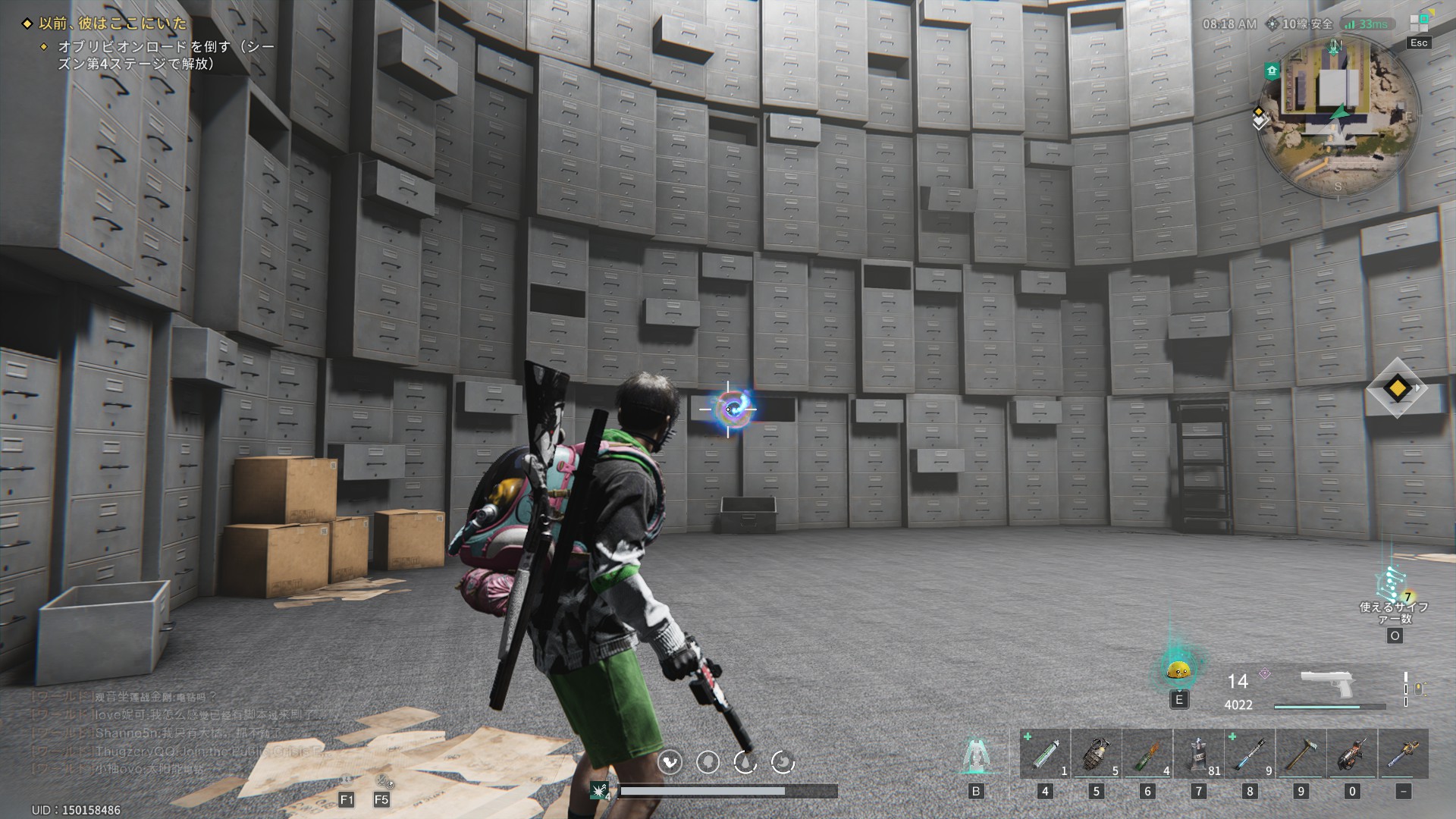
Task: Click the explosion buff status icon
Action: pyautogui.click(x=600, y=791)
